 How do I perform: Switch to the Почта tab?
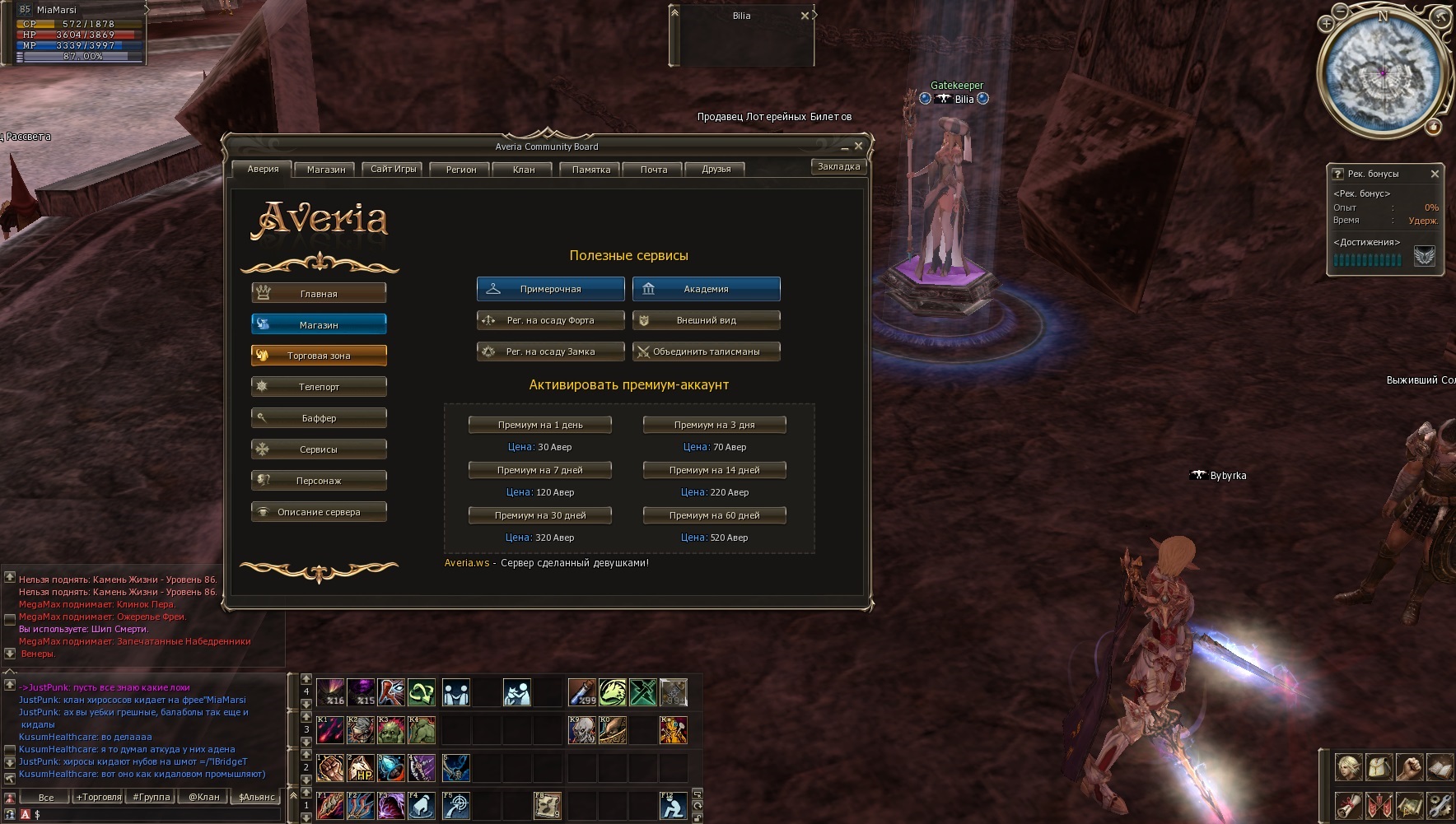pyautogui.click(x=654, y=170)
